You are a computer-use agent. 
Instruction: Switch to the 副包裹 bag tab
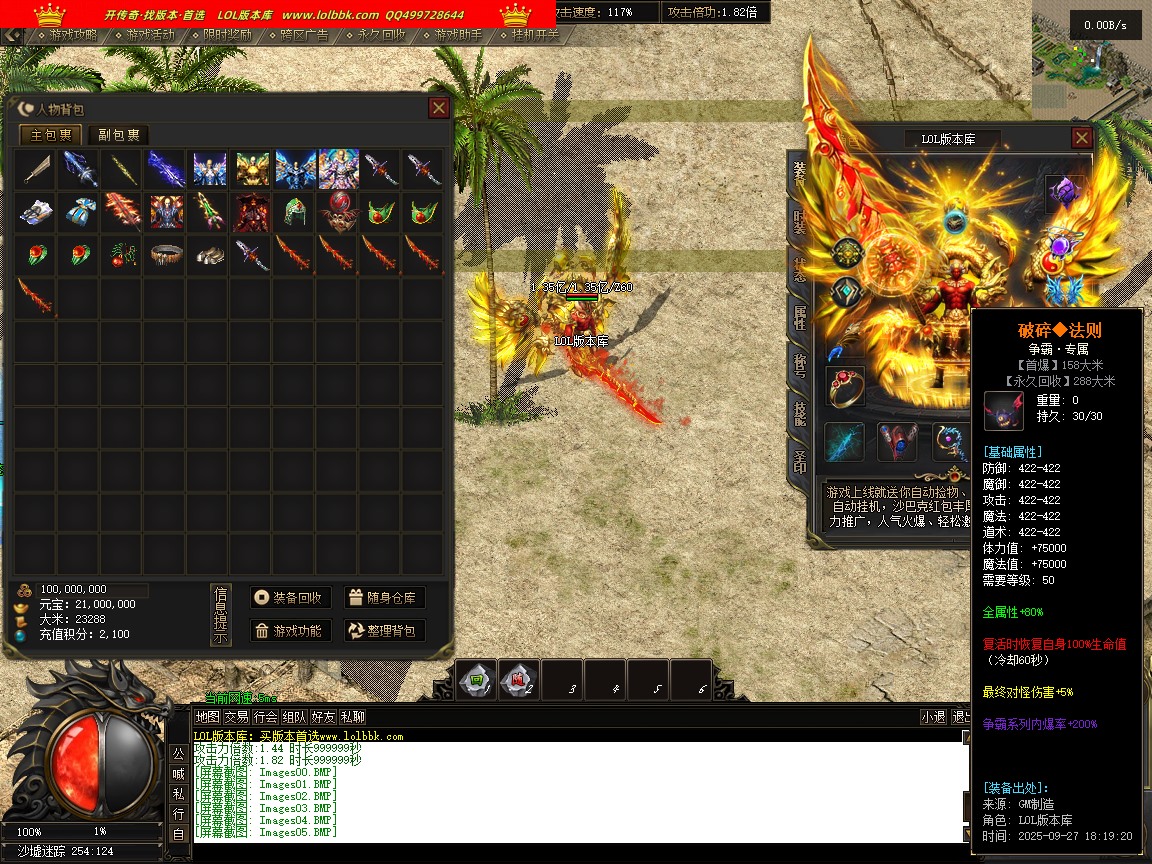coord(118,135)
